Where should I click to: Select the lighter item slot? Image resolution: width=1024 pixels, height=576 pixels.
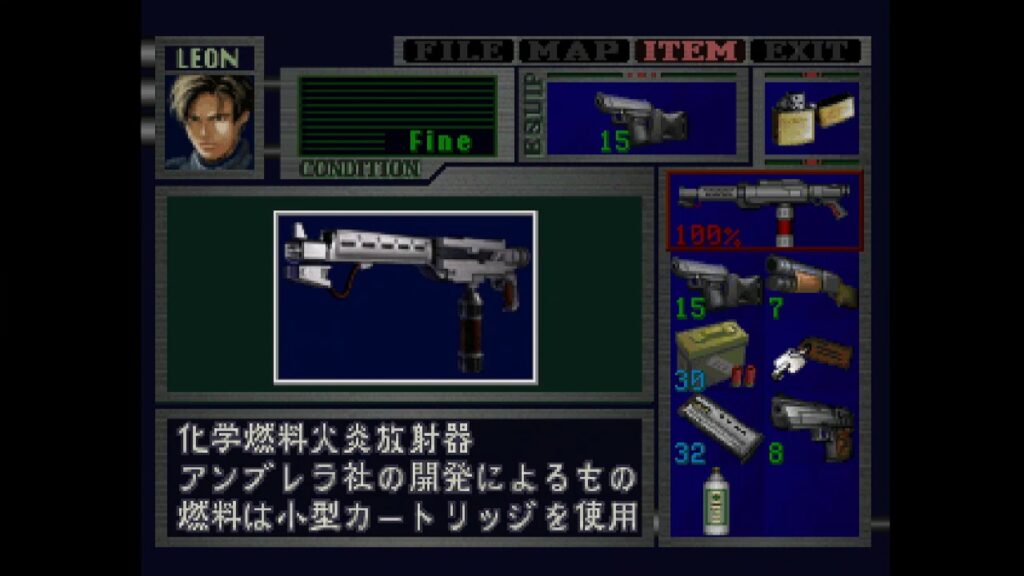[811, 119]
